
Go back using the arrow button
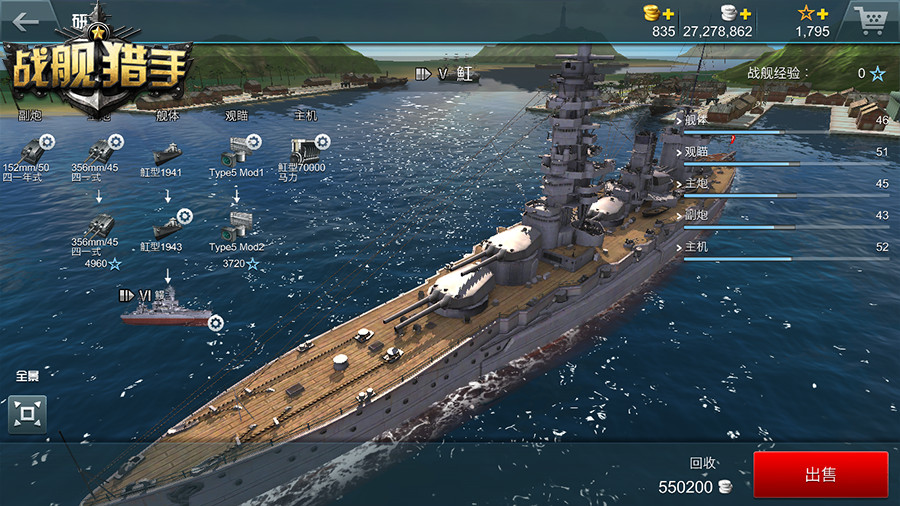pos(24,20)
